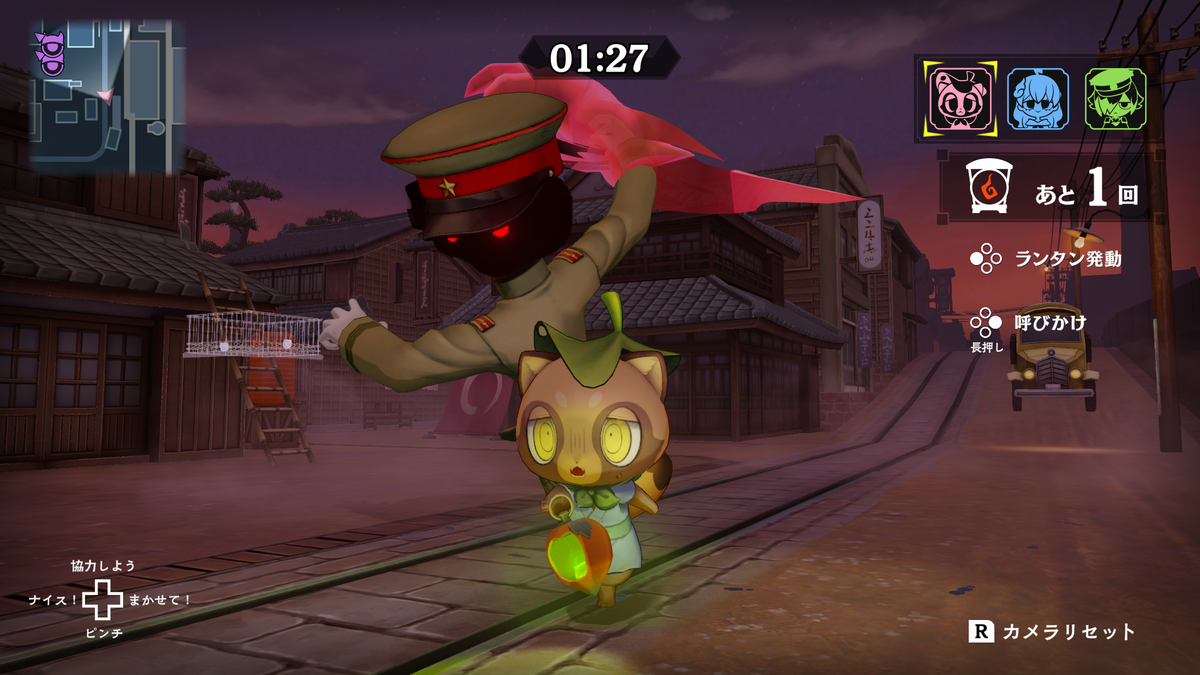Send the ナイス！ quick chat message
Viewport: 1200px width, 675px height.
[54, 600]
